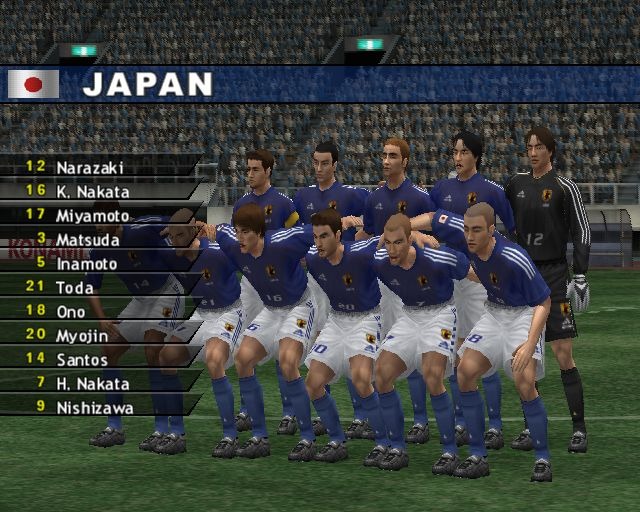The width and height of the screenshot is (640, 512).
Task: Select Miyamoto number 17 row
Action: (x=92, y=215)
